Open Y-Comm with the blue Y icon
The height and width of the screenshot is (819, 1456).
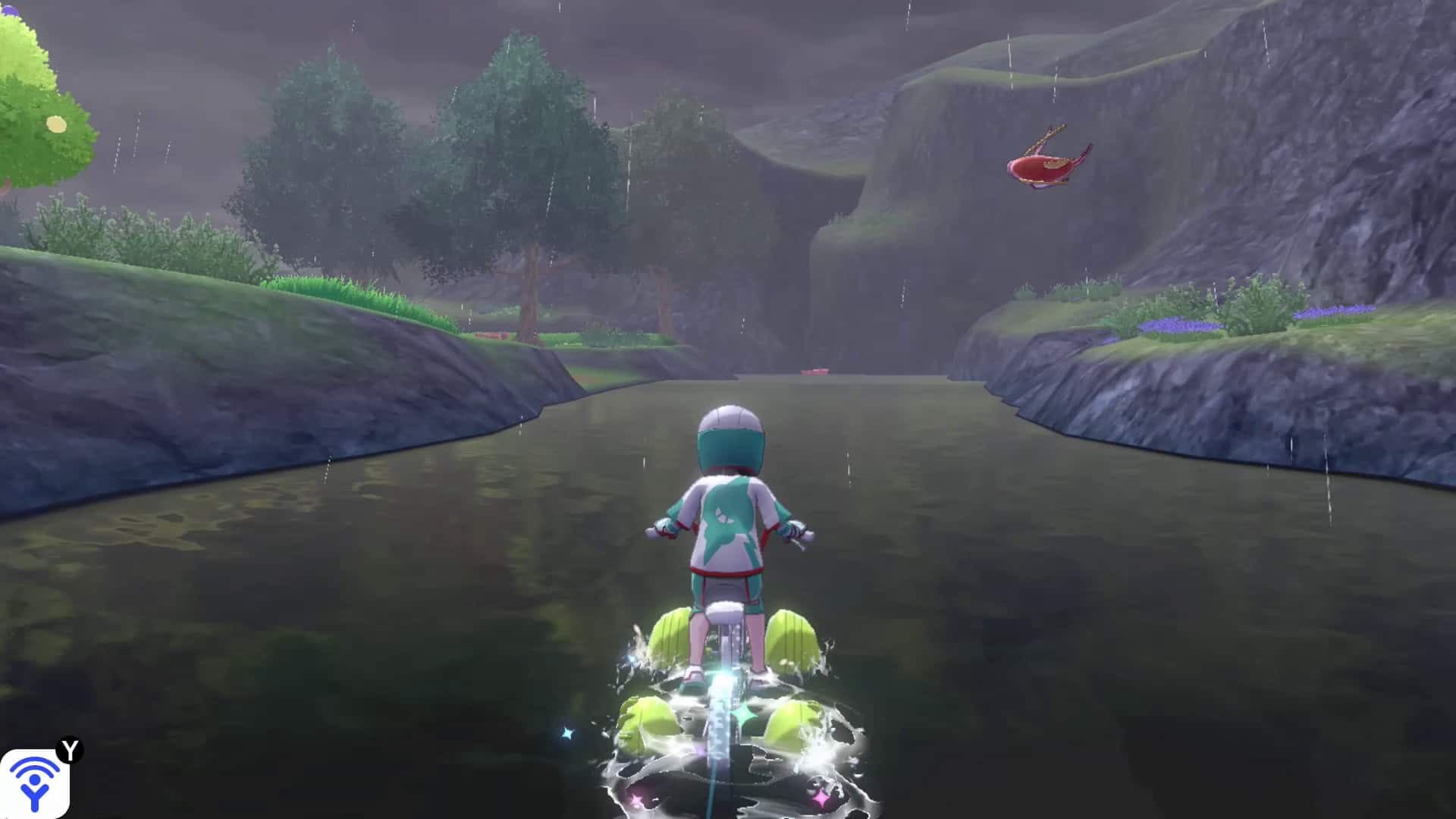[x=36, y=785]
